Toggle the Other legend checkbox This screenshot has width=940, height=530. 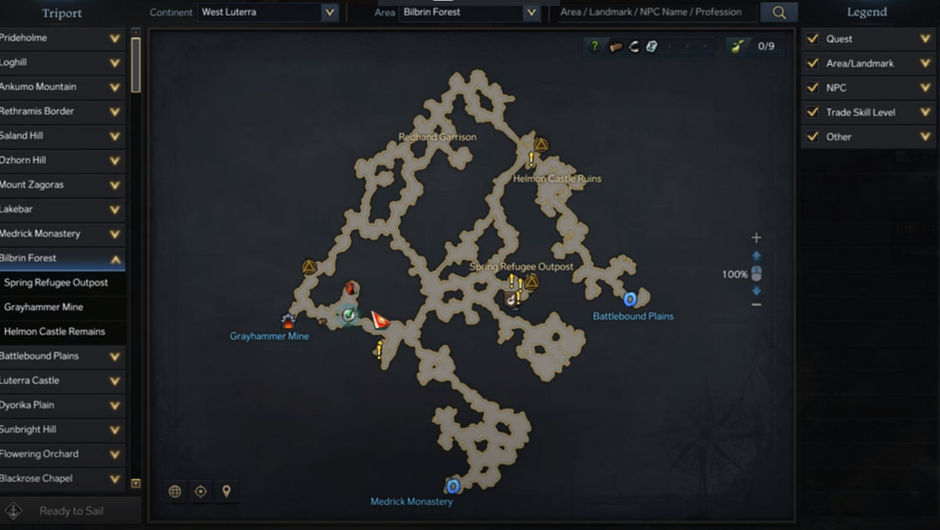pos(813,137)
